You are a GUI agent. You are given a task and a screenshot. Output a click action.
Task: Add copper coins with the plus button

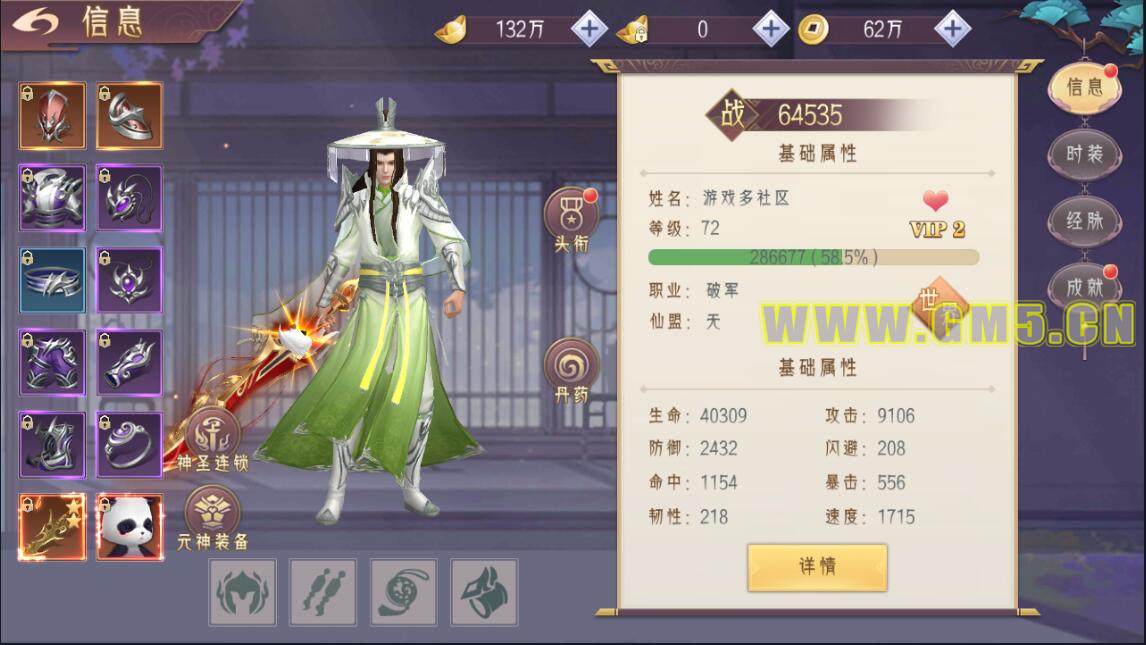point(952,29)
